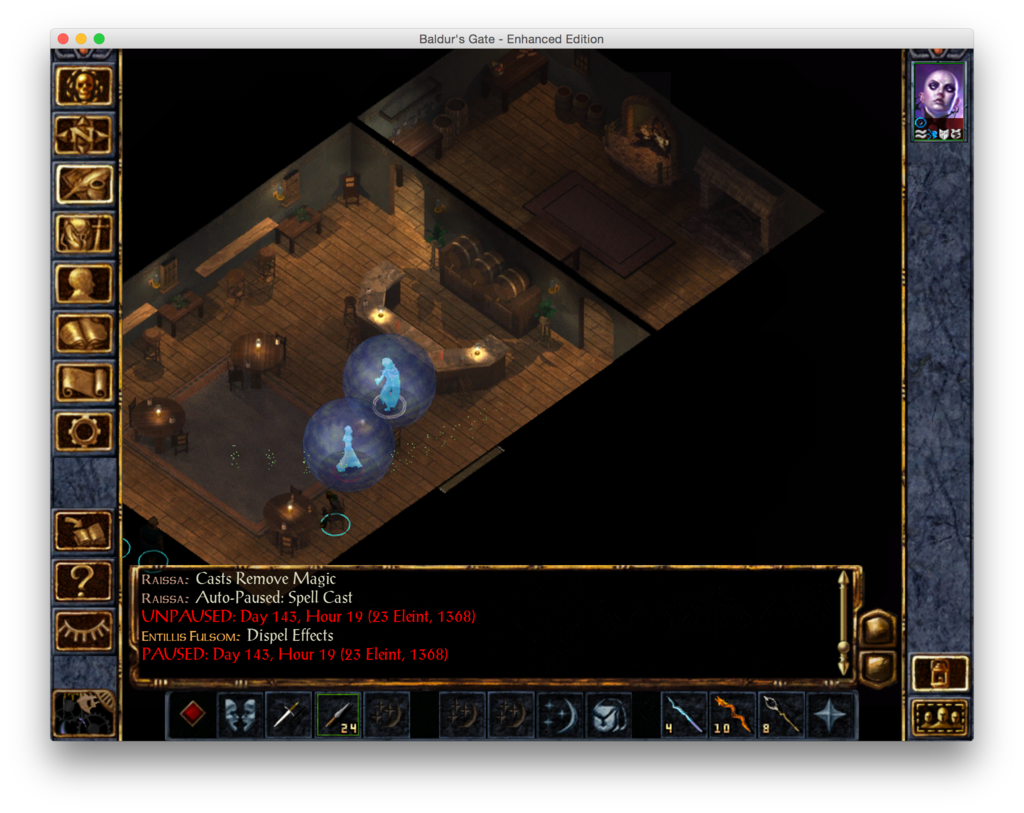
Task: Open the mage spellbook button
Action: coord(84,332)
